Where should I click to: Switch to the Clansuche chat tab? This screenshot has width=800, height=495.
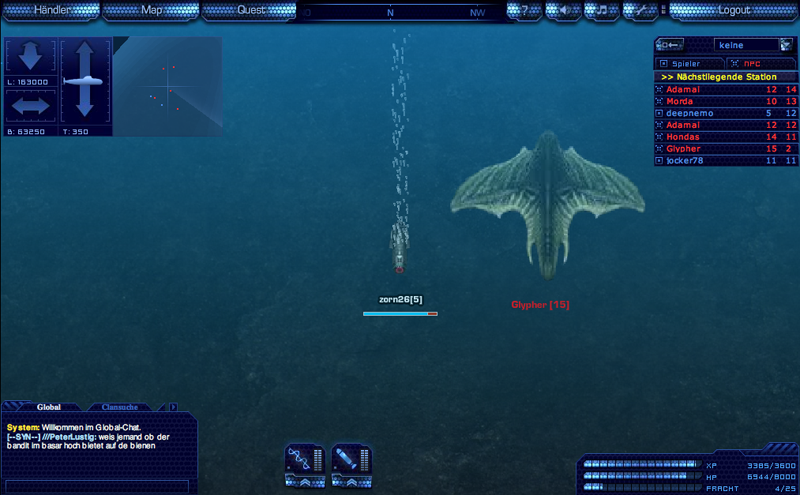click(120, 407)
